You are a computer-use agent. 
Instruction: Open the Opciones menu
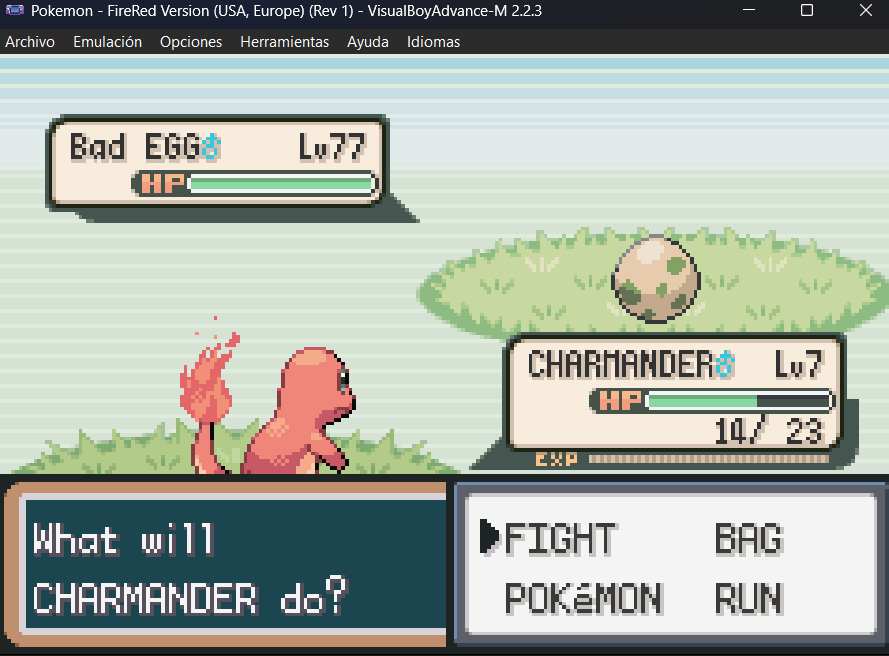coord(191,42)
